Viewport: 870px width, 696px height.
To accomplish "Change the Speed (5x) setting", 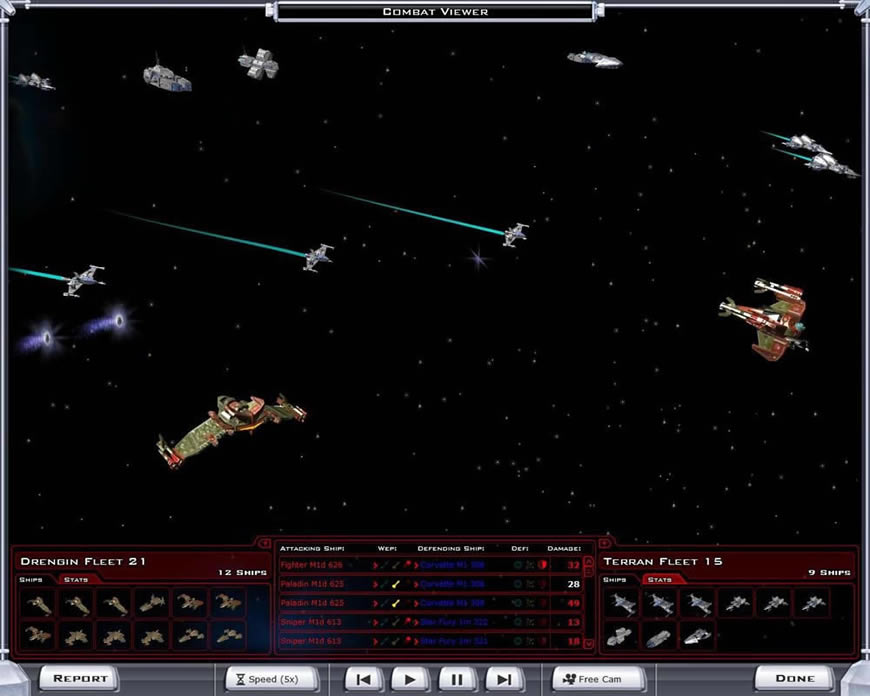I will point(271,678).
